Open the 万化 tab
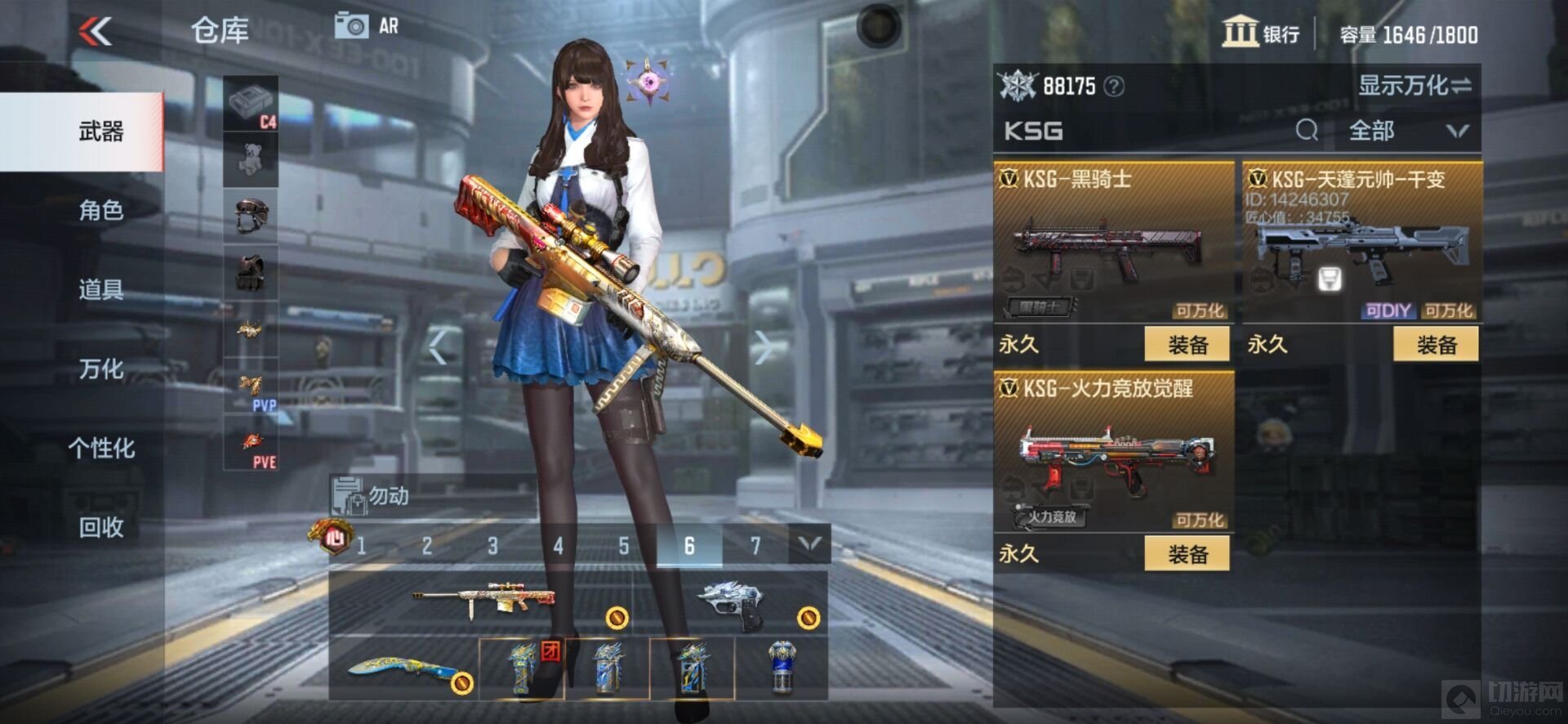 pos(100,369)
